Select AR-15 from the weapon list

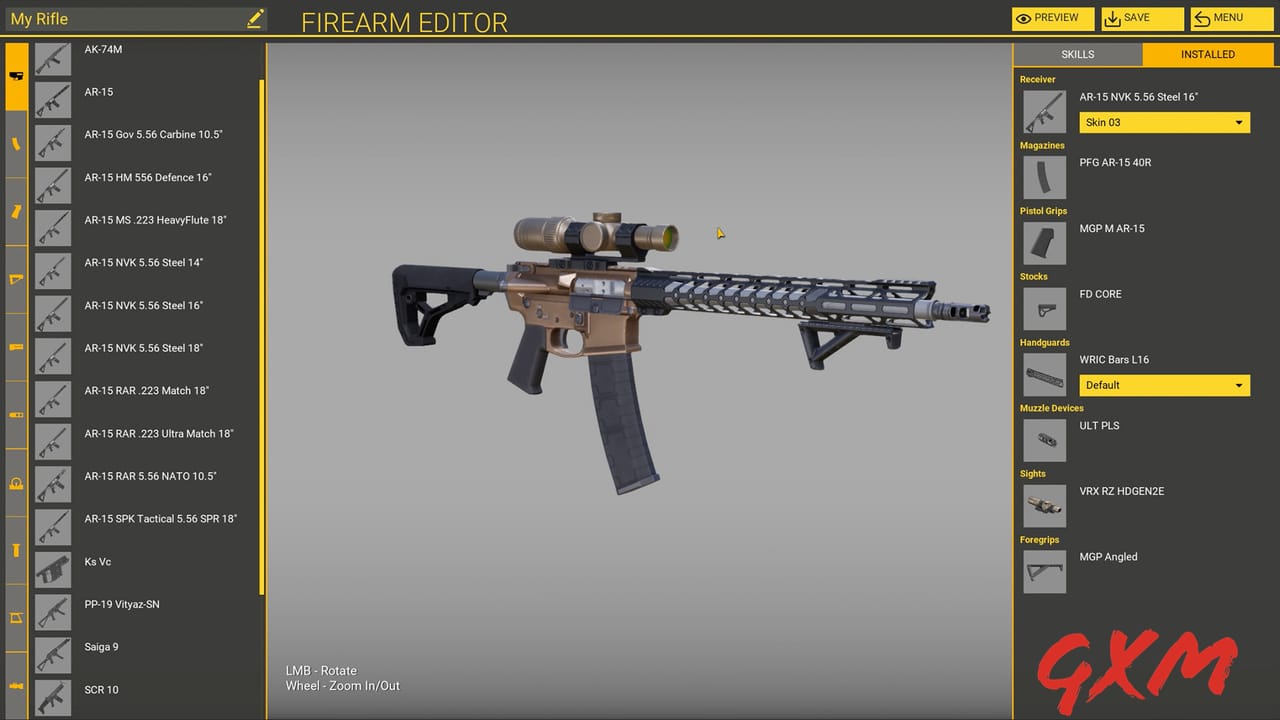[130, 91]
